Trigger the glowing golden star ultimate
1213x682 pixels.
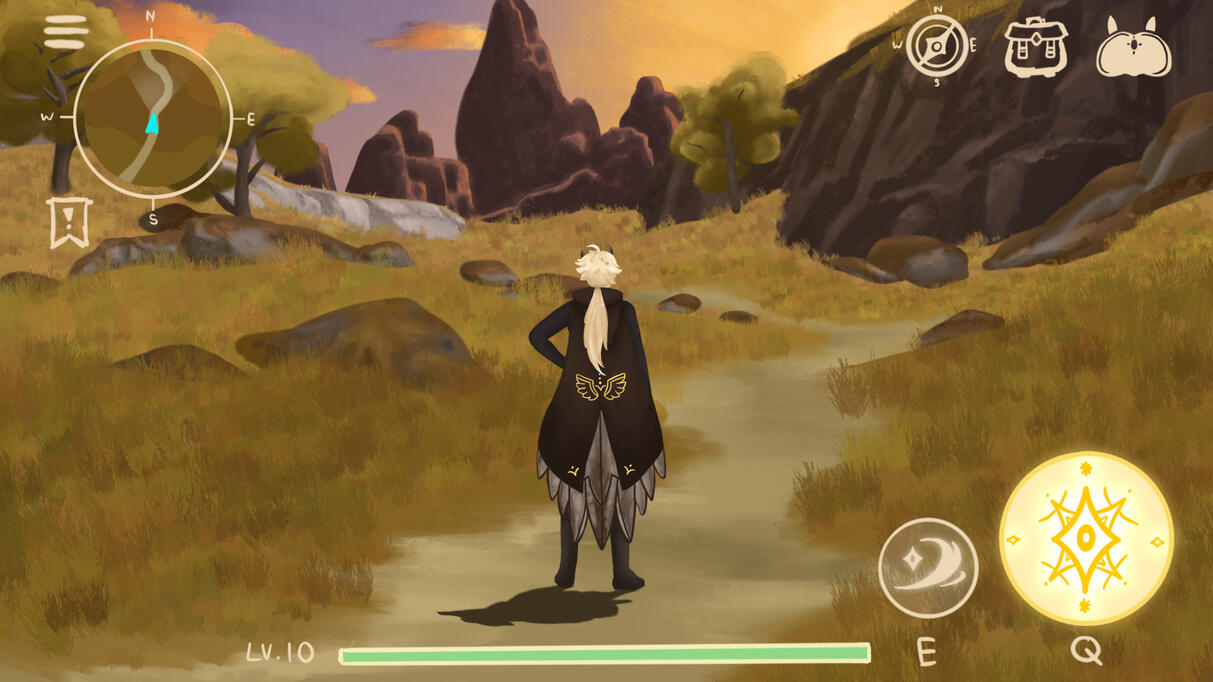pos(1086,539)
